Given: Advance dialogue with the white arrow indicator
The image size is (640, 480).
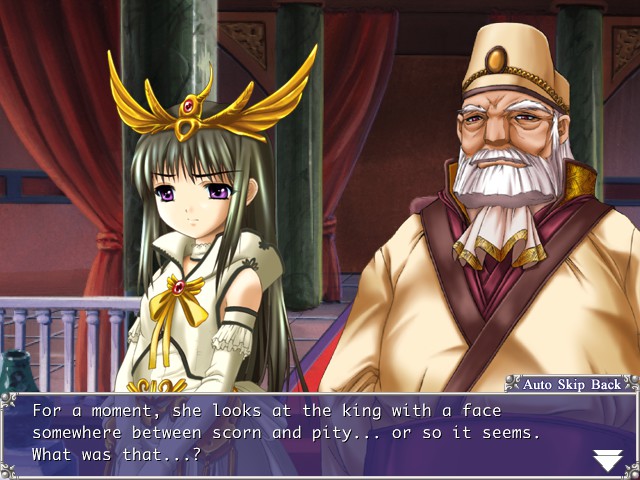Looking at the screenshot, I should pyautogui.click(x=608, y=459).
